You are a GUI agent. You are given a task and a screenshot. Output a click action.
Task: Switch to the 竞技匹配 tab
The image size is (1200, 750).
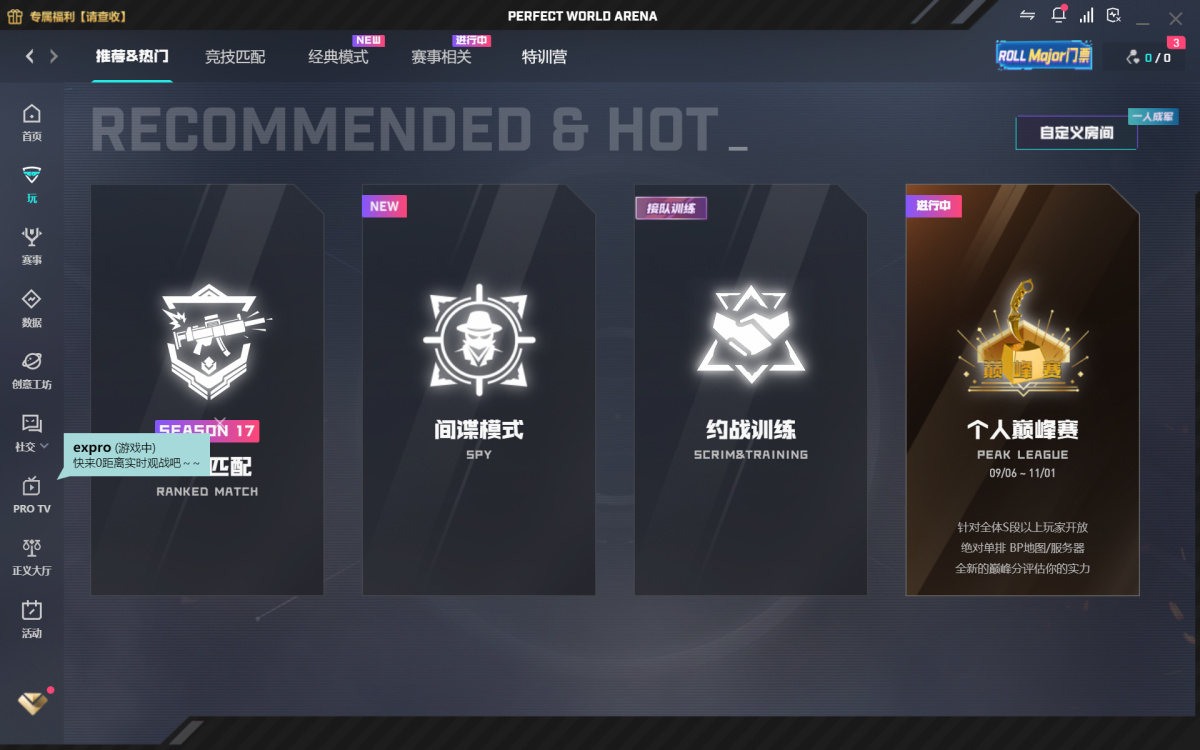[235, 57]
